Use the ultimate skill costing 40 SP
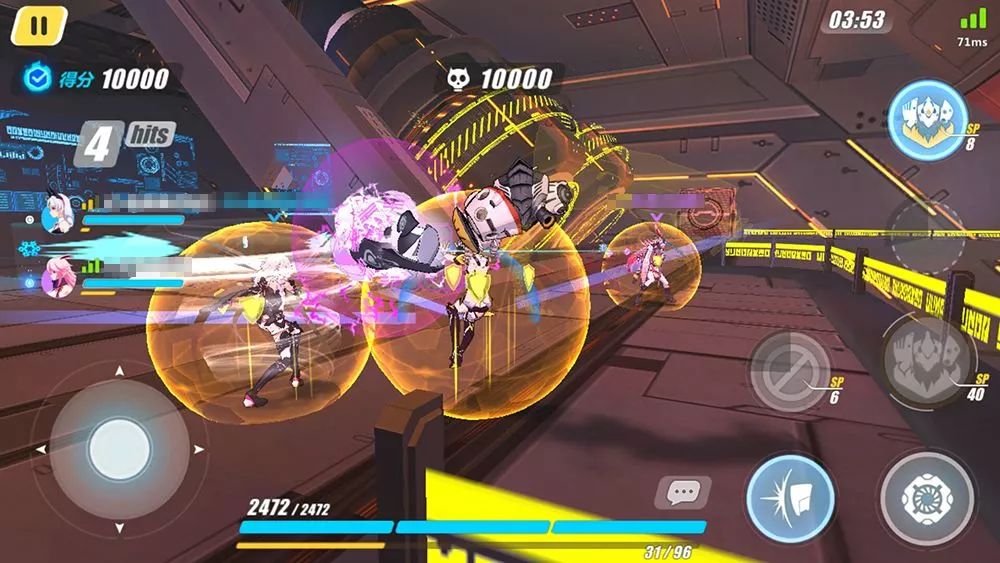The height and width of the screenshot is (563, 1000). pyautogui.click(x=926, y=362)
